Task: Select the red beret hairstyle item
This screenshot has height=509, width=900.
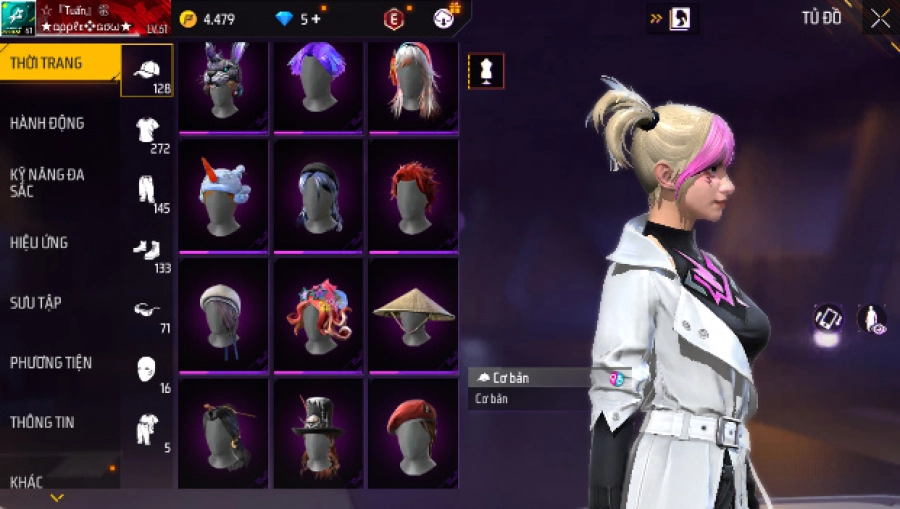Action: (413, 432)
